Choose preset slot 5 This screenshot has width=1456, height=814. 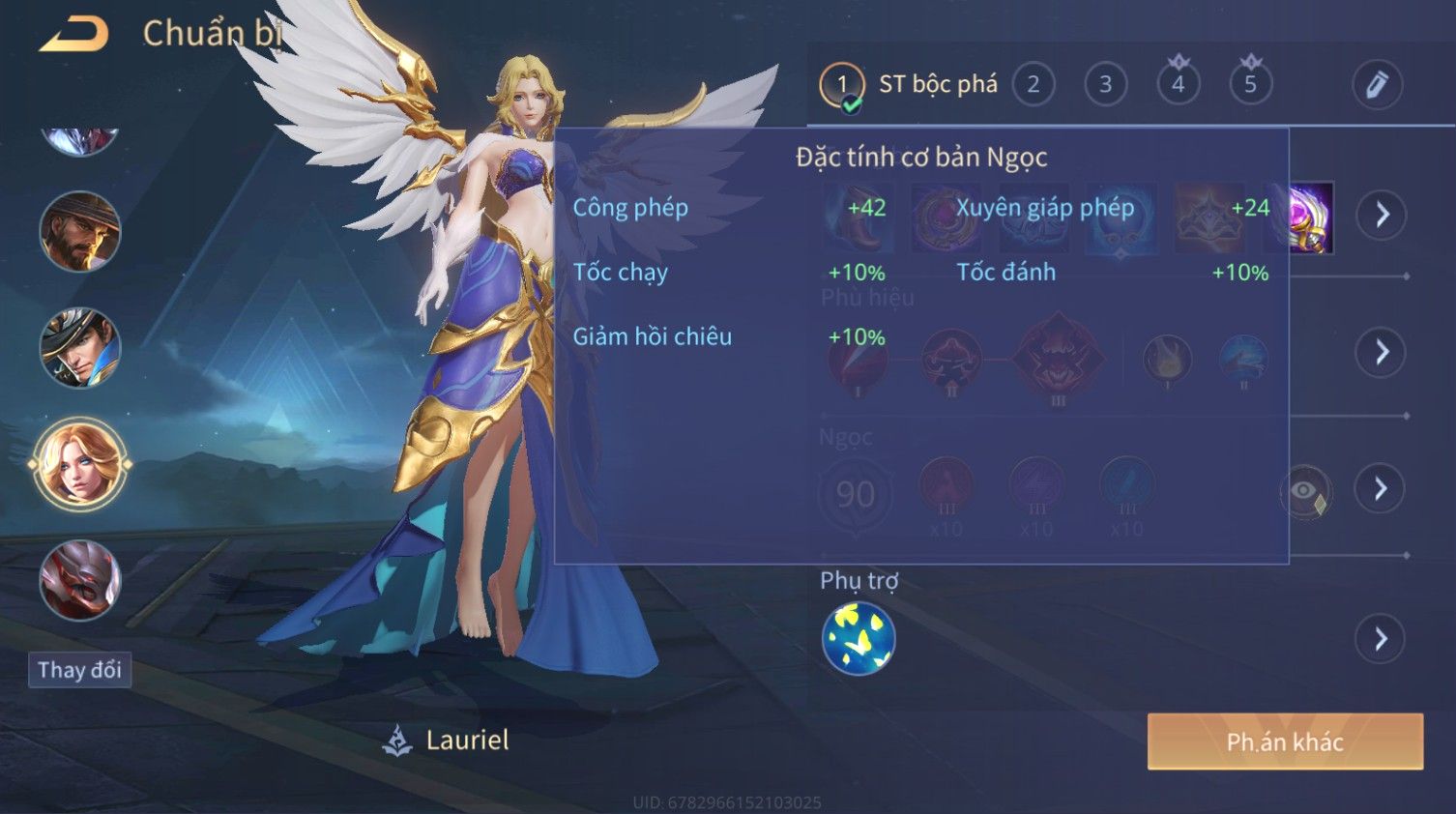1250,85
